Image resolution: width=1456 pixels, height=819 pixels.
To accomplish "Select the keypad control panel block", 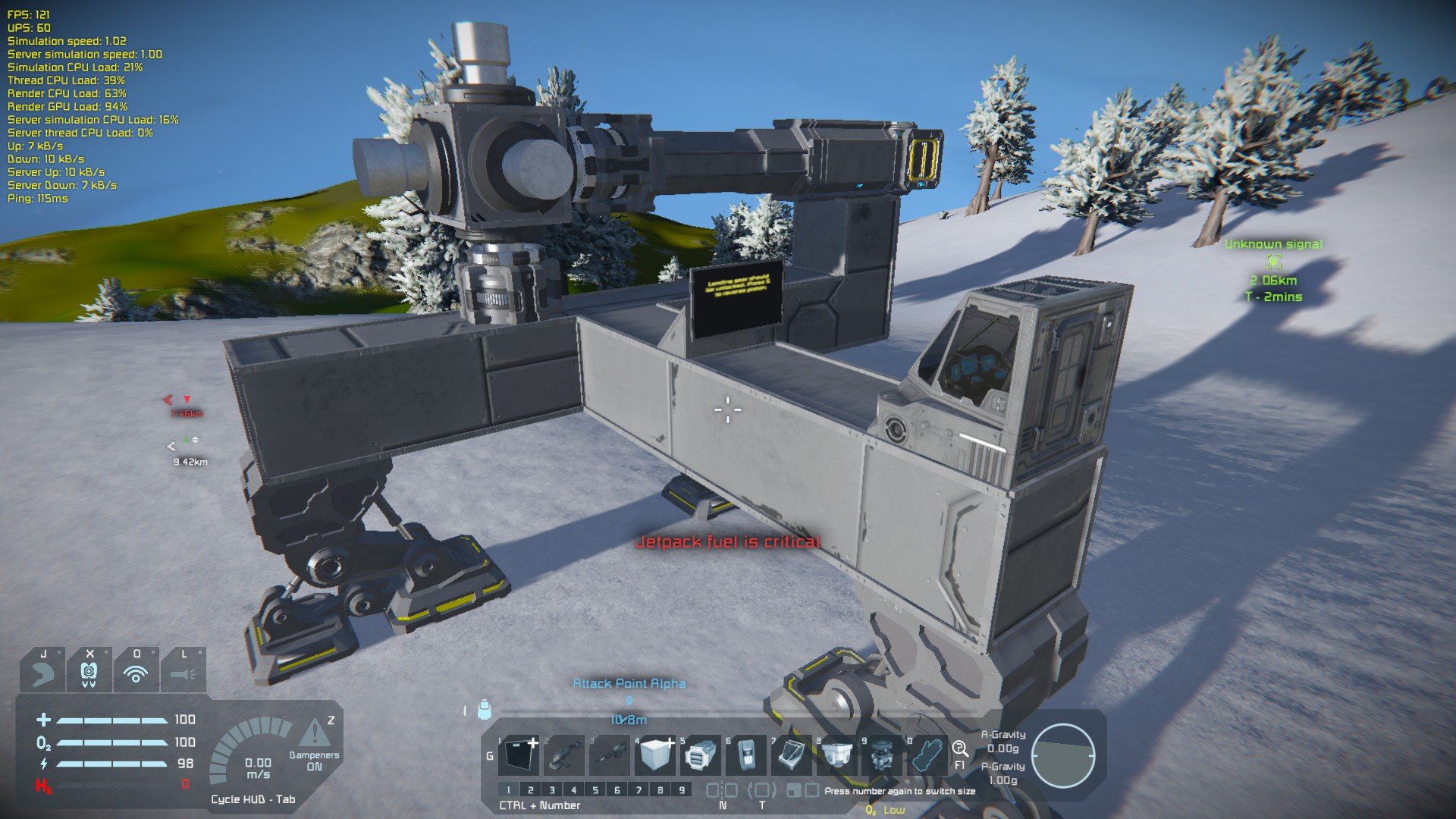I will coord(746,755).
